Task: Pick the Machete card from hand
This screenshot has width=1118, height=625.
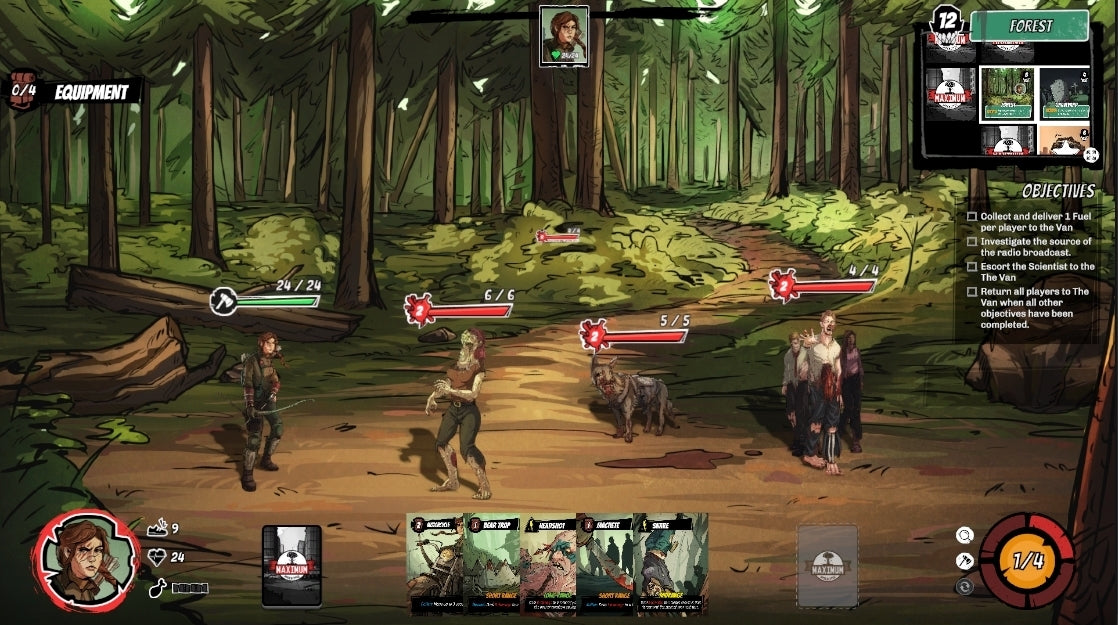Action: [x=605, y=563]
